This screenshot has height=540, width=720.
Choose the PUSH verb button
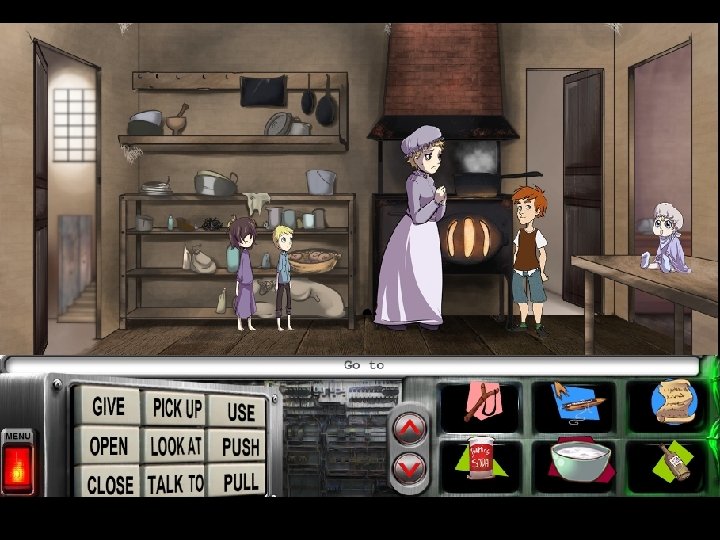(x=240, y=447)
